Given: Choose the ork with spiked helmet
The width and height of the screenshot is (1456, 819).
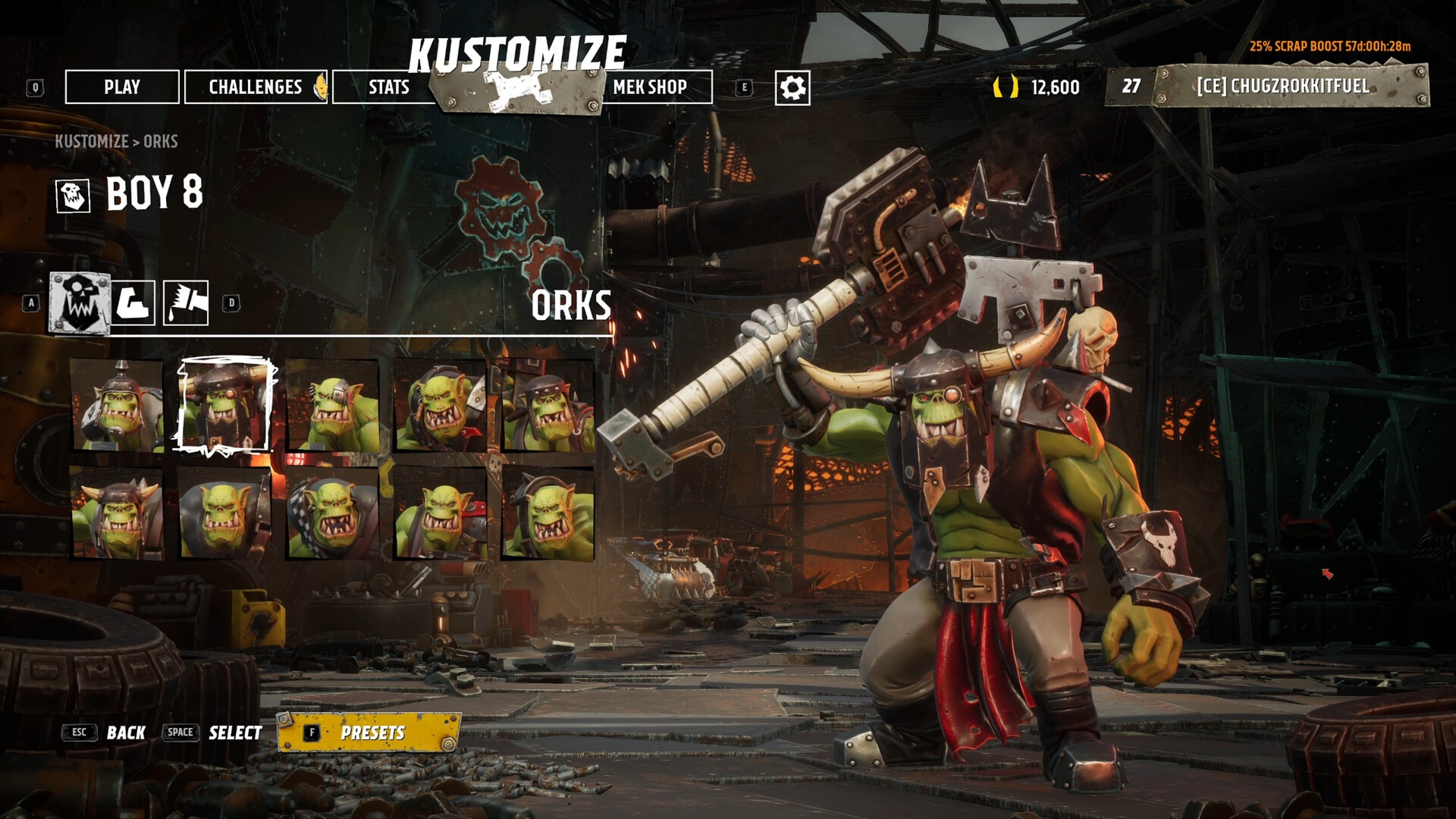Looking at the screenshot, I should click(x=117, y=406).
